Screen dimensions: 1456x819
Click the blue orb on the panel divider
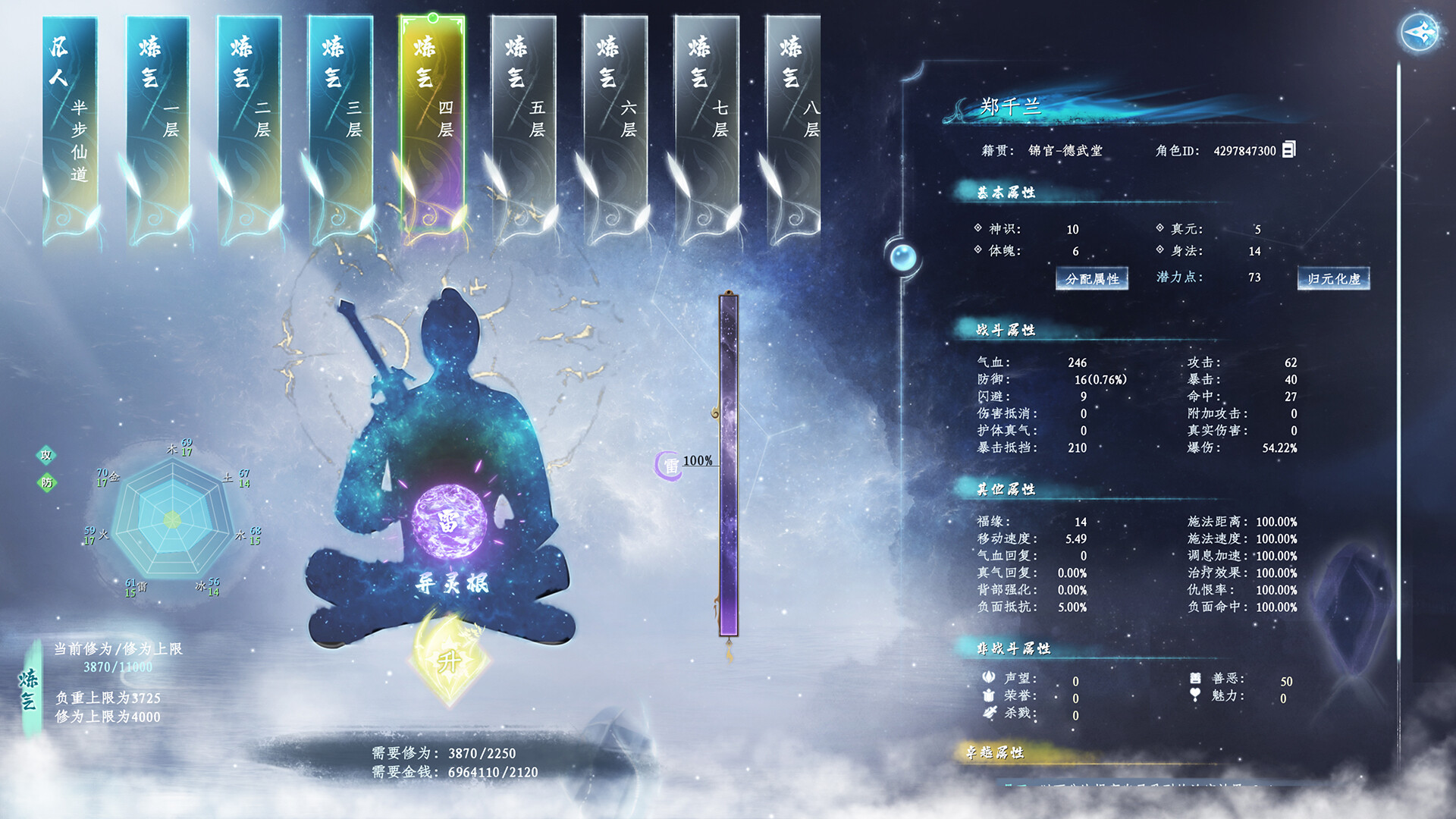[x=904, y=257]
